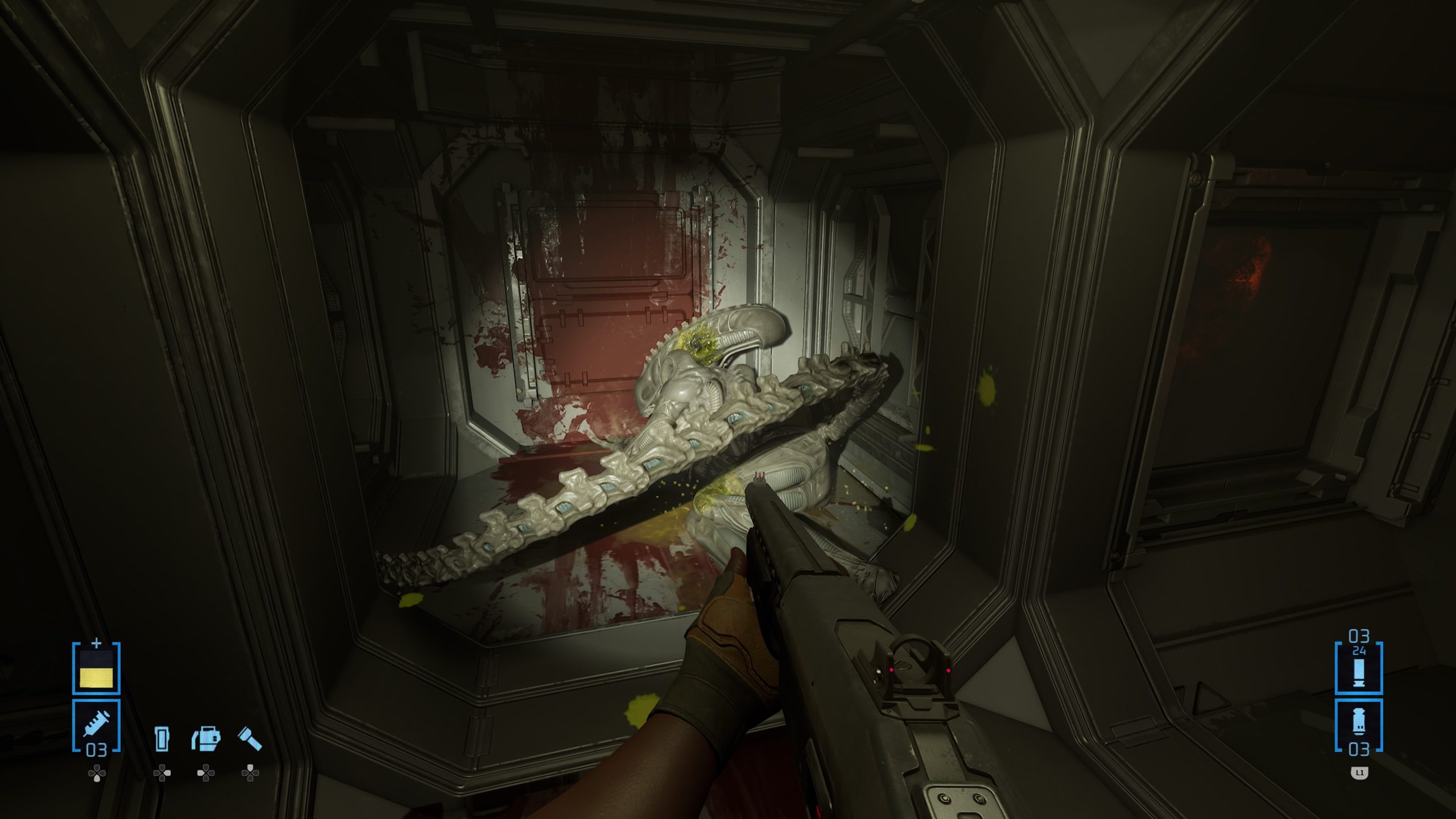
Task: Equip the handheld cutting torch tool icon
Action: coord(206,738)
